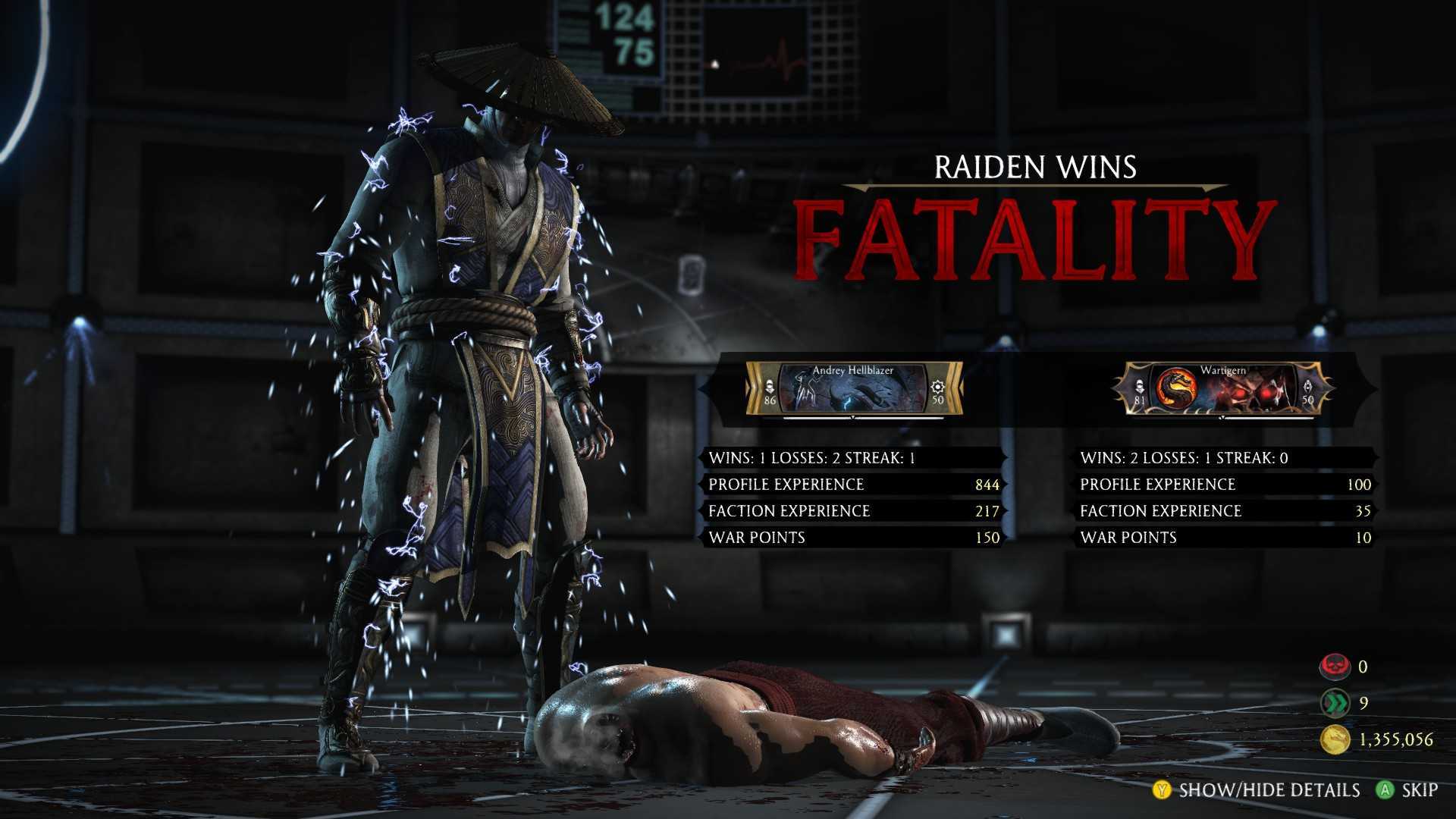Select Andrey Hellblazer's player card

pos(853,388)
